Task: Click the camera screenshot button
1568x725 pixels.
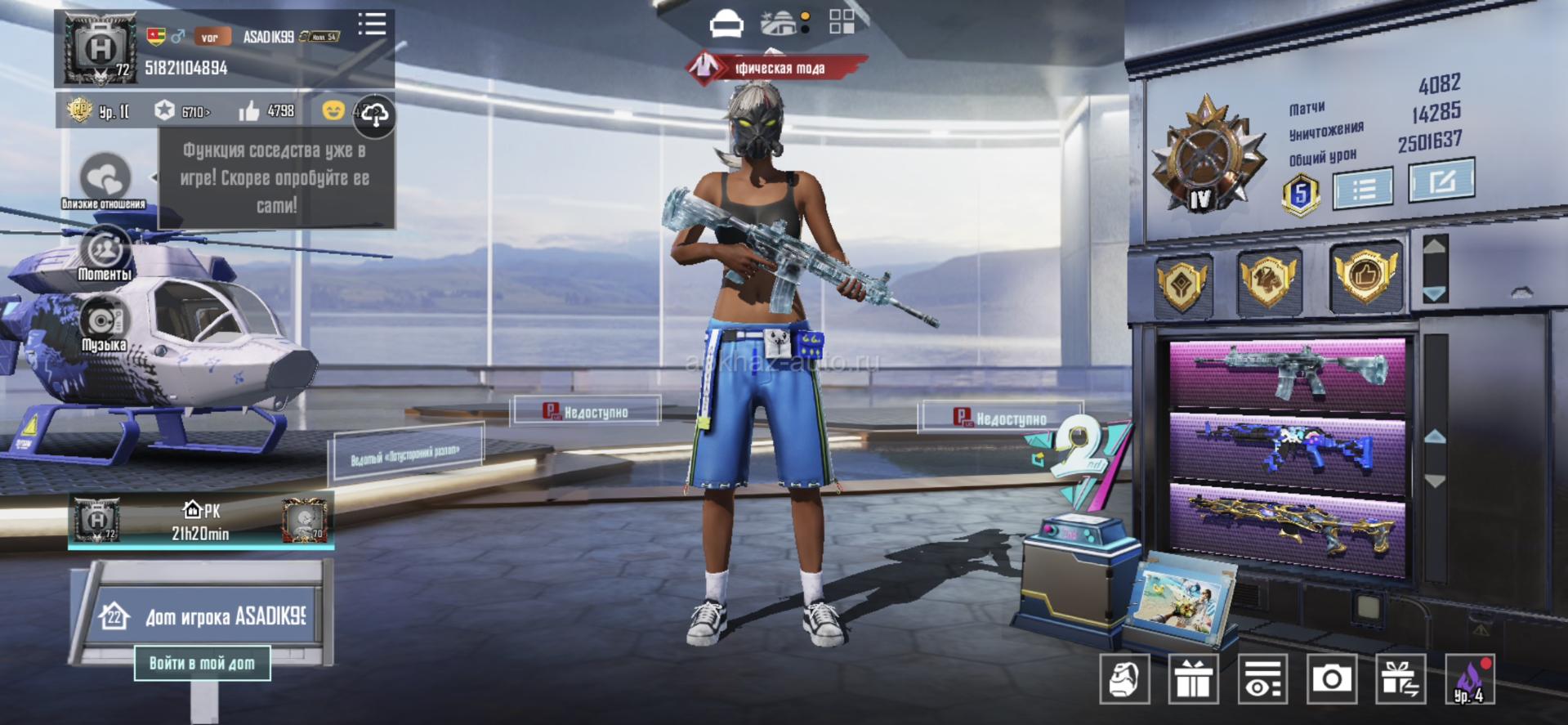Action: (x=1331, y=678)
